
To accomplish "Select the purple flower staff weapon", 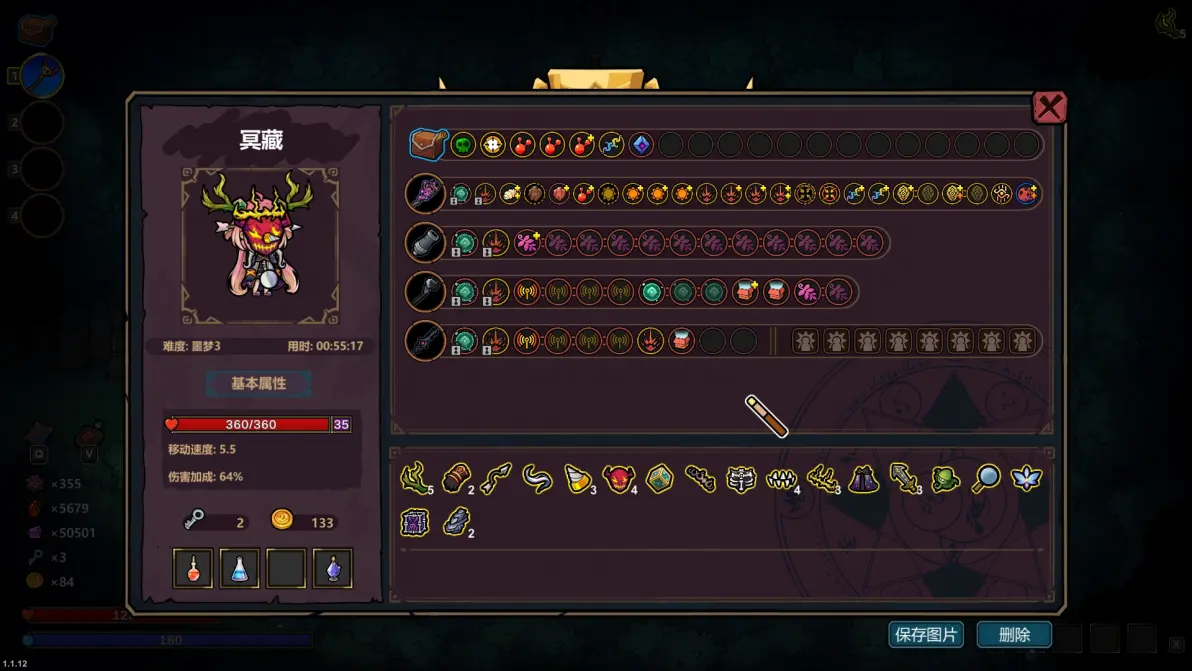I will coord(425,193).
